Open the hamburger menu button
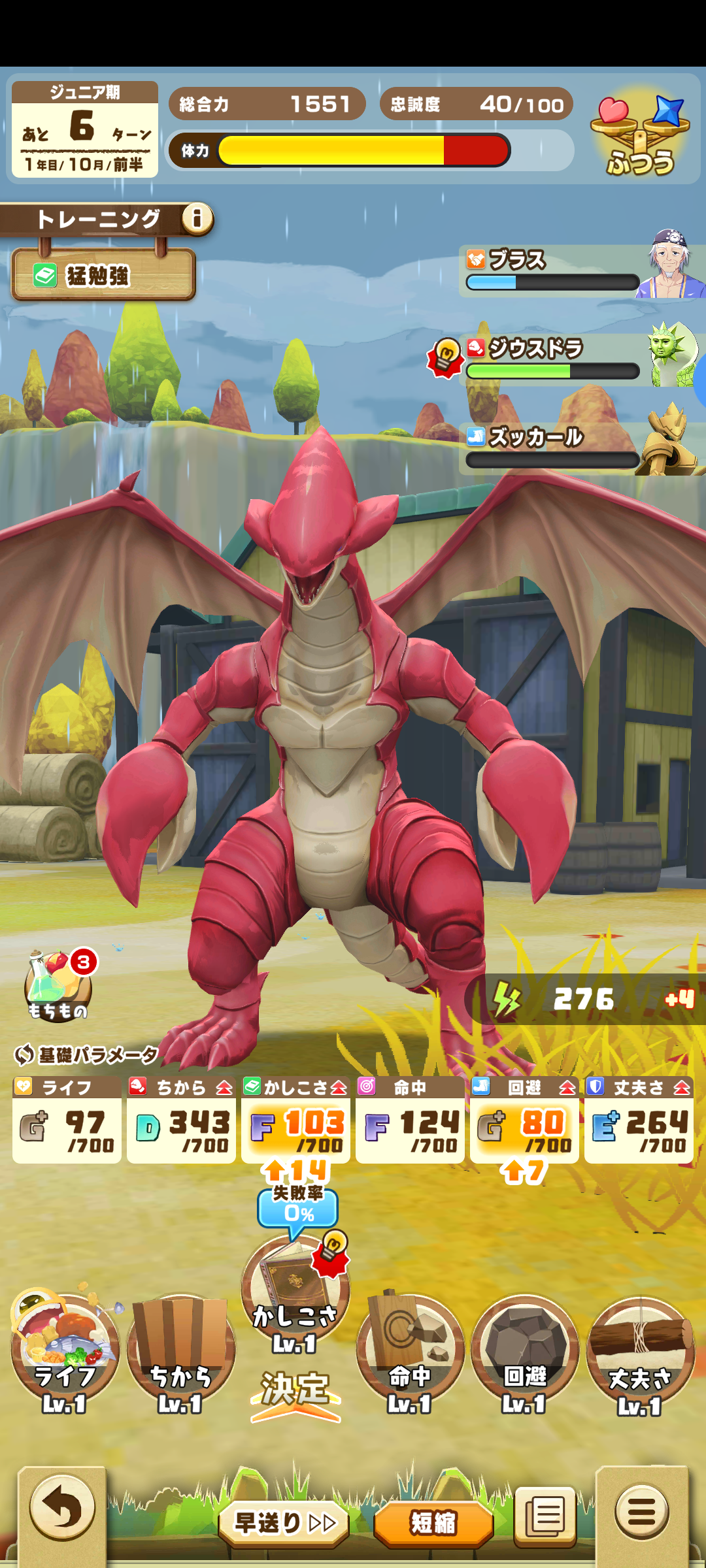 coord(641,1511)
